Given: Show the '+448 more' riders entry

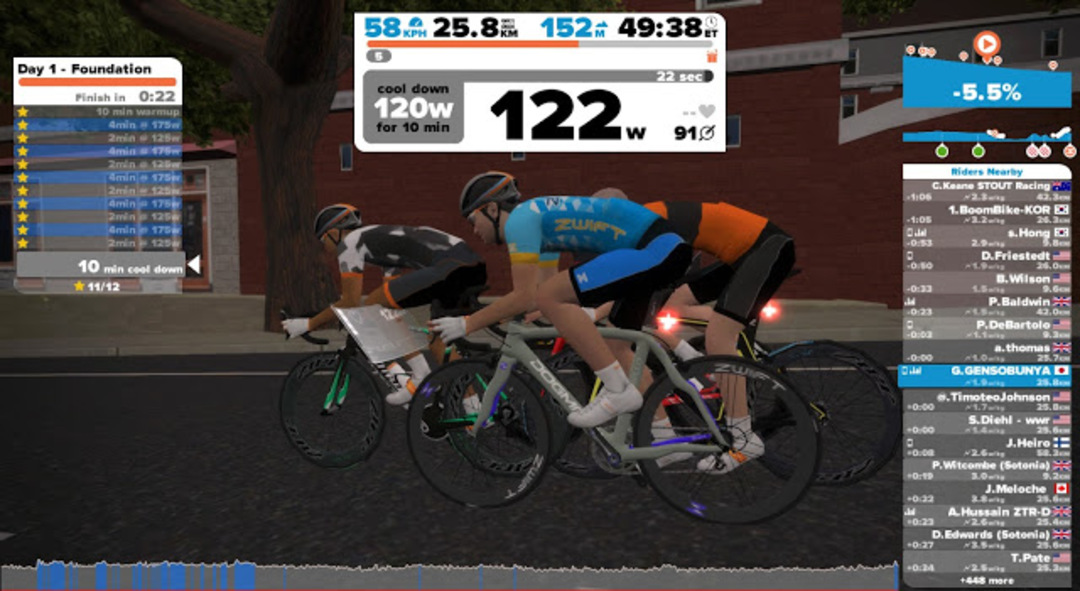Looking at the screenshot, I should coord(986,580).
